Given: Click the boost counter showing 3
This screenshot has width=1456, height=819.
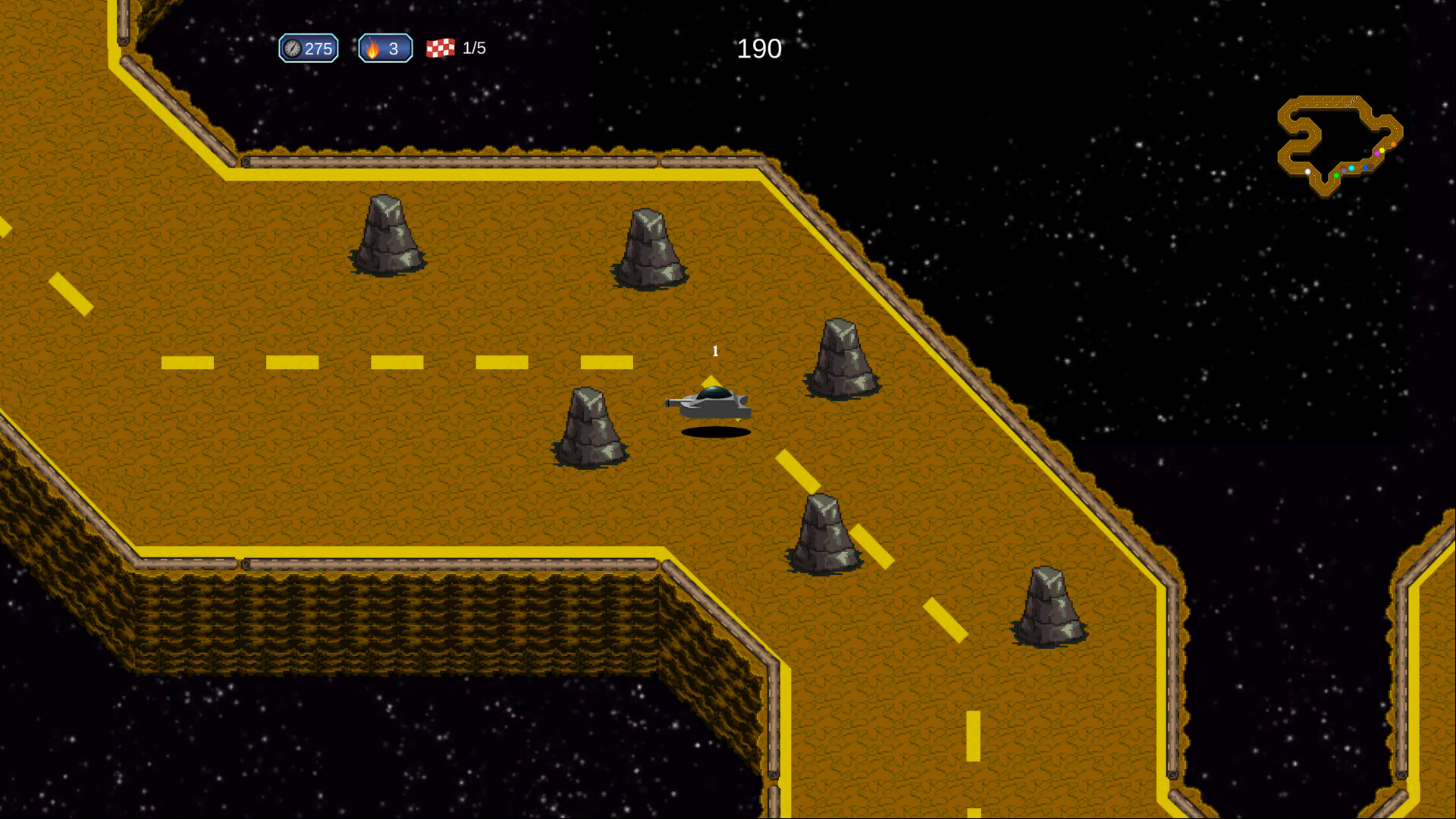Looking at the screenshot, I should click(392, 49).
